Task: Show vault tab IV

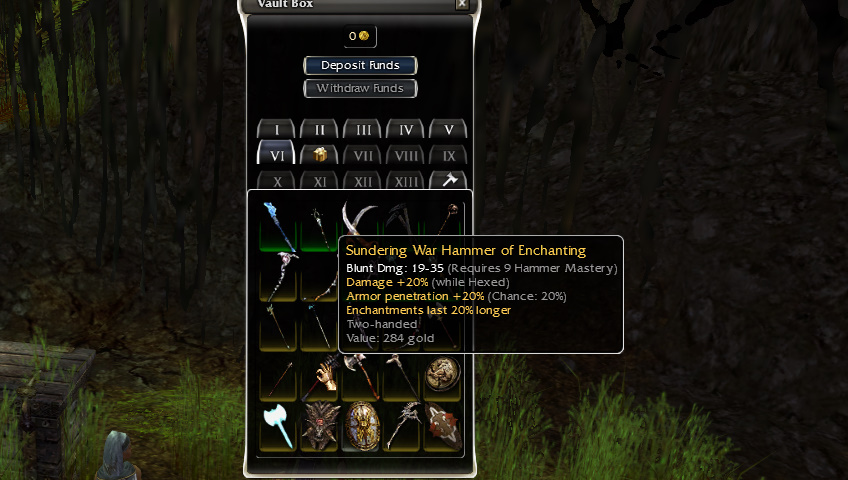Action: (405, 130)
